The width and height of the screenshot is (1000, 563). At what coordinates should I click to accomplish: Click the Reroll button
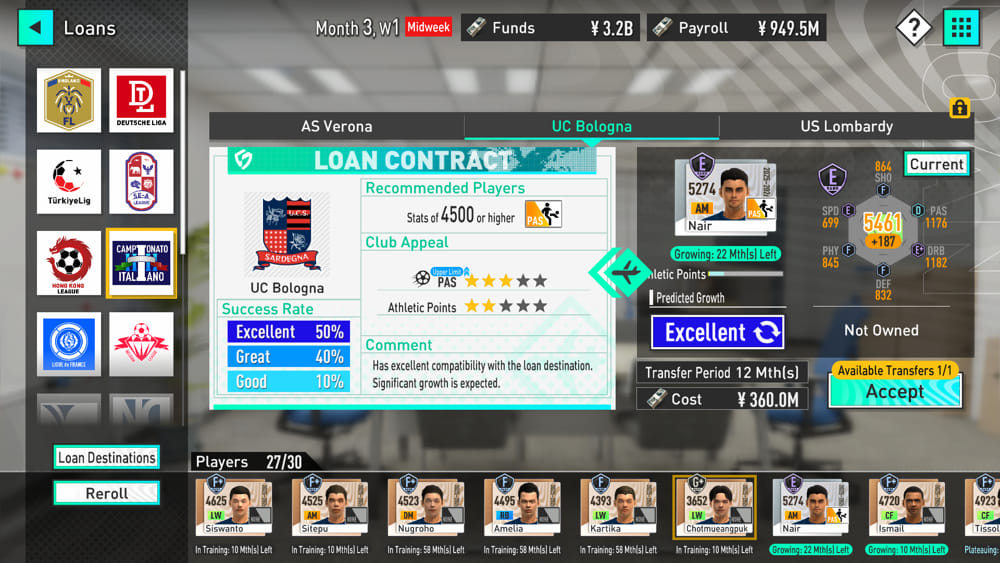(106, 493)
